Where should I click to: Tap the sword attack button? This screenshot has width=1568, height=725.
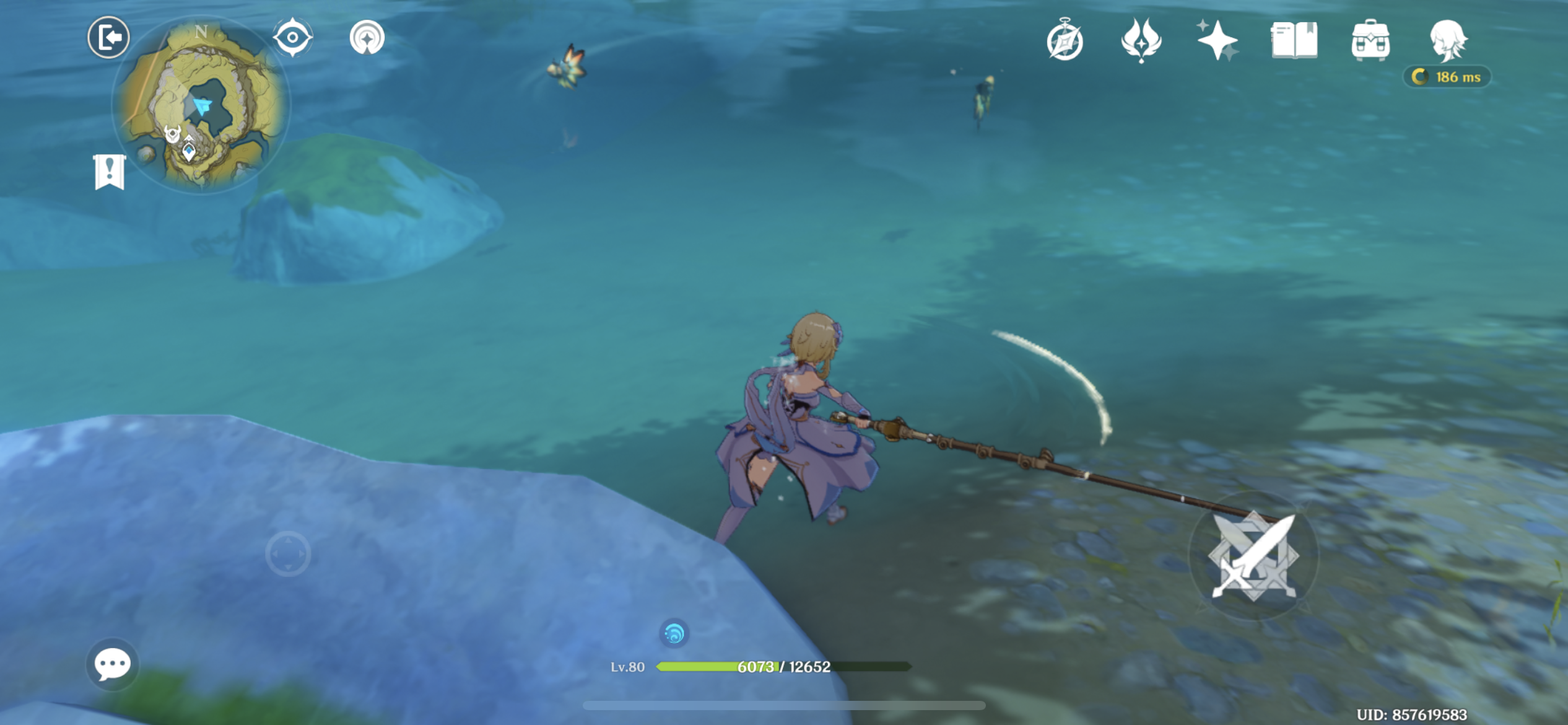coord(1253,556)
